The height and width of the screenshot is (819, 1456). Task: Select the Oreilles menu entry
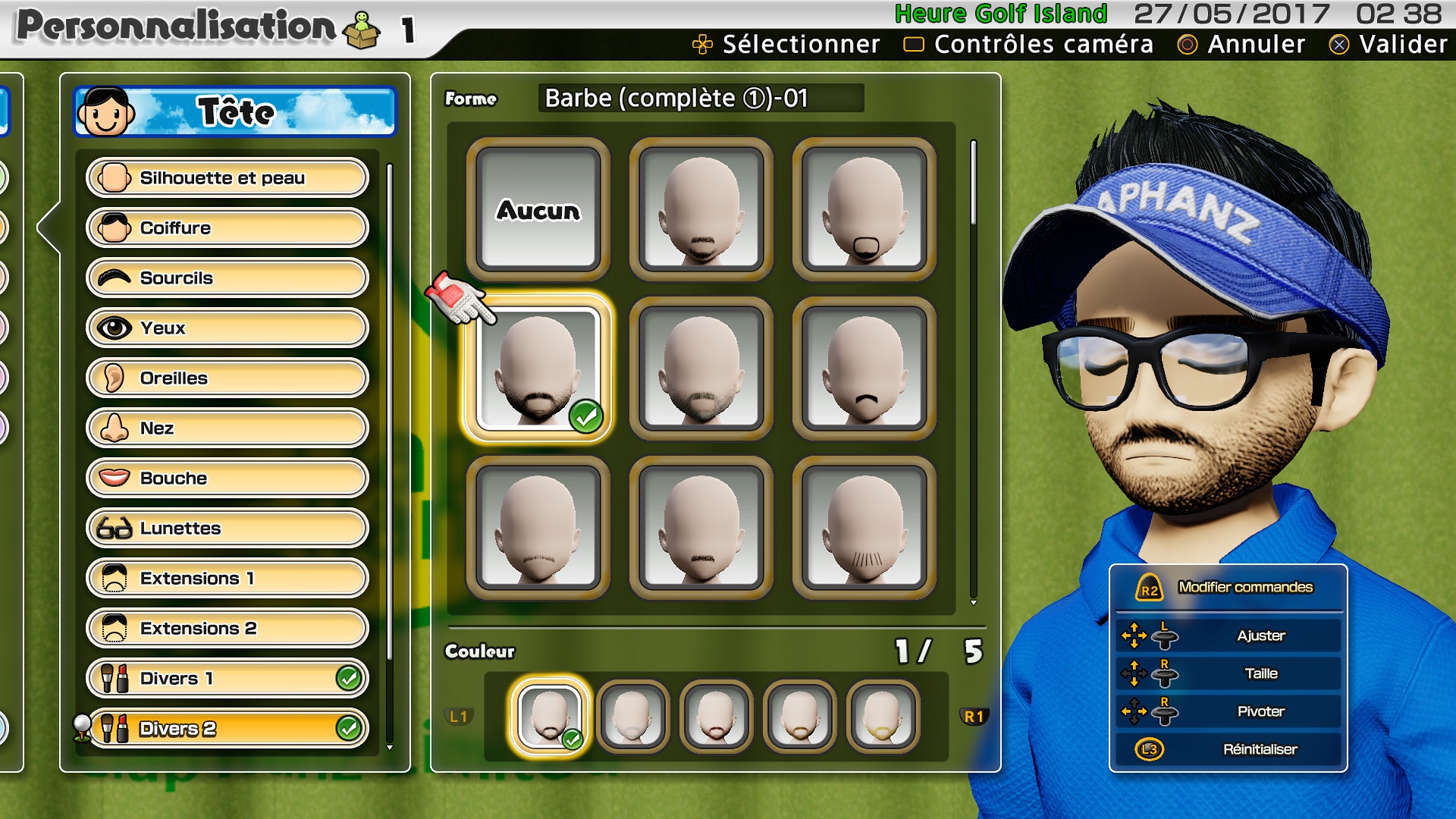227,378
